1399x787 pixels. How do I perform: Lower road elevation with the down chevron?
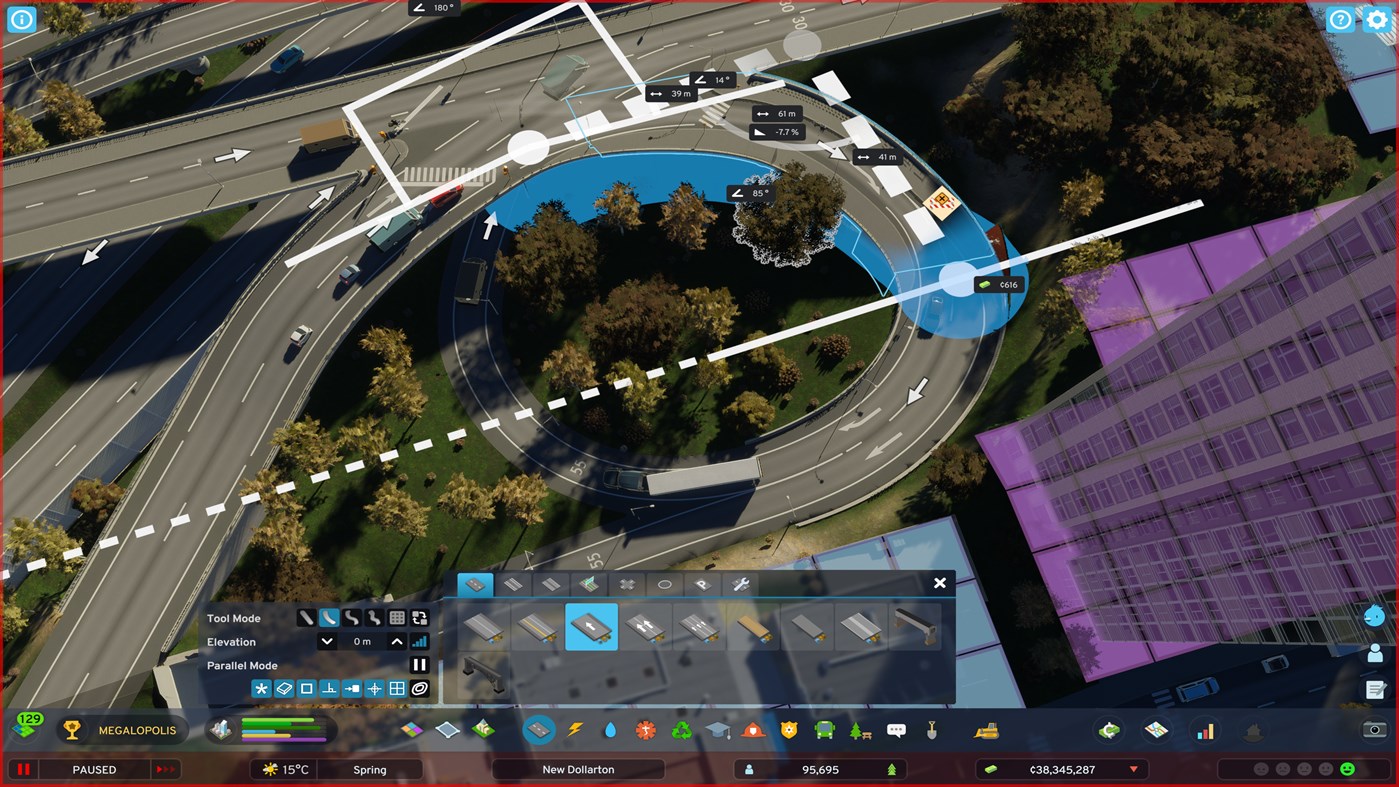[326, 641]
